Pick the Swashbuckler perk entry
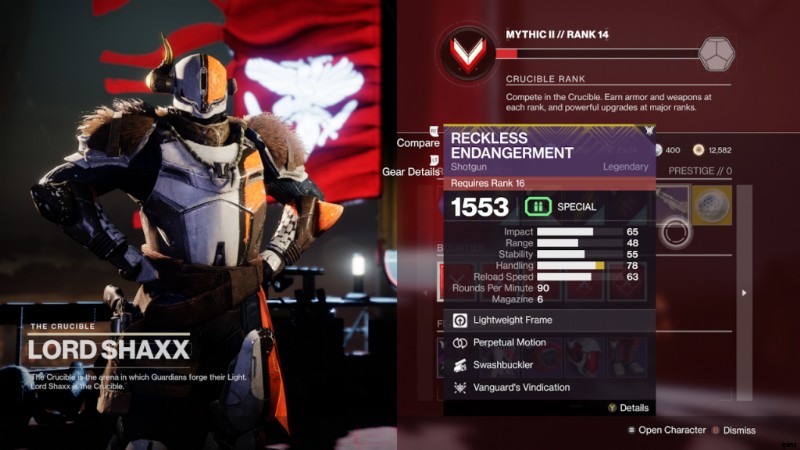The width and height of the screenshot is (800, 450). [549, 365]
